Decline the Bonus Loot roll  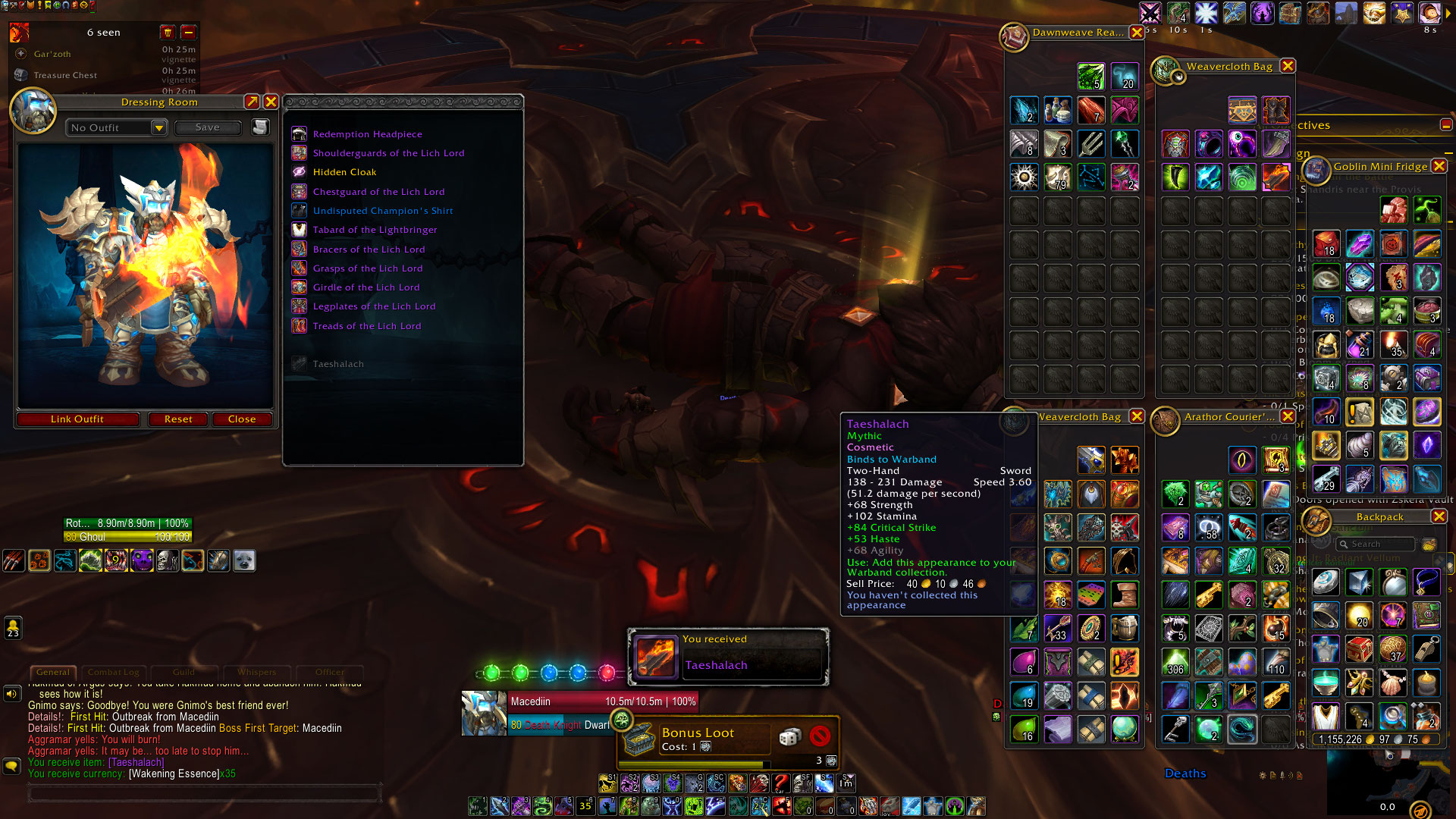820,736
